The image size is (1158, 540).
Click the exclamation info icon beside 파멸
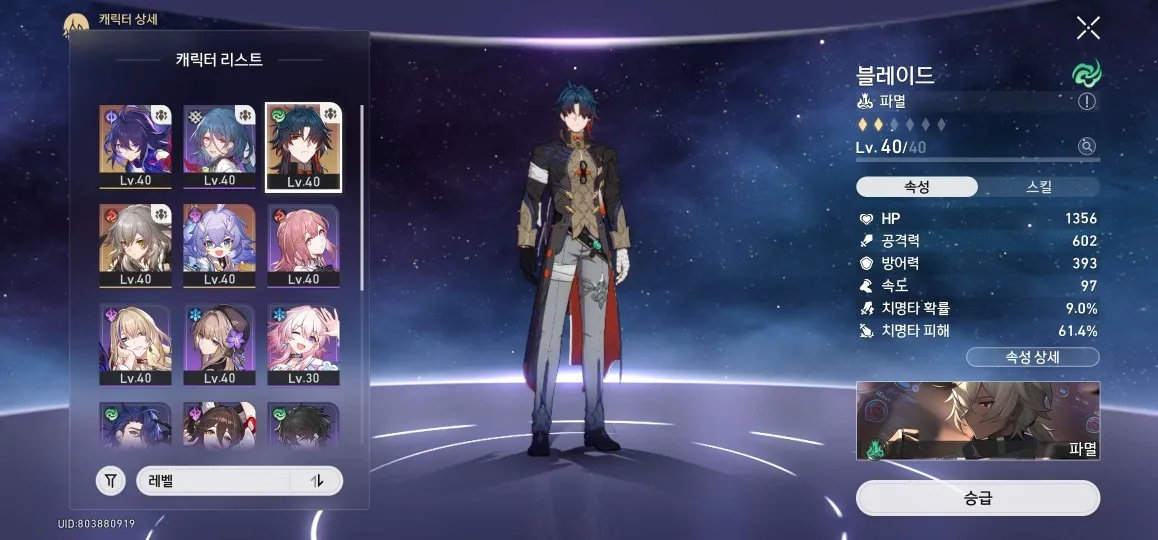coord(1087,101)
